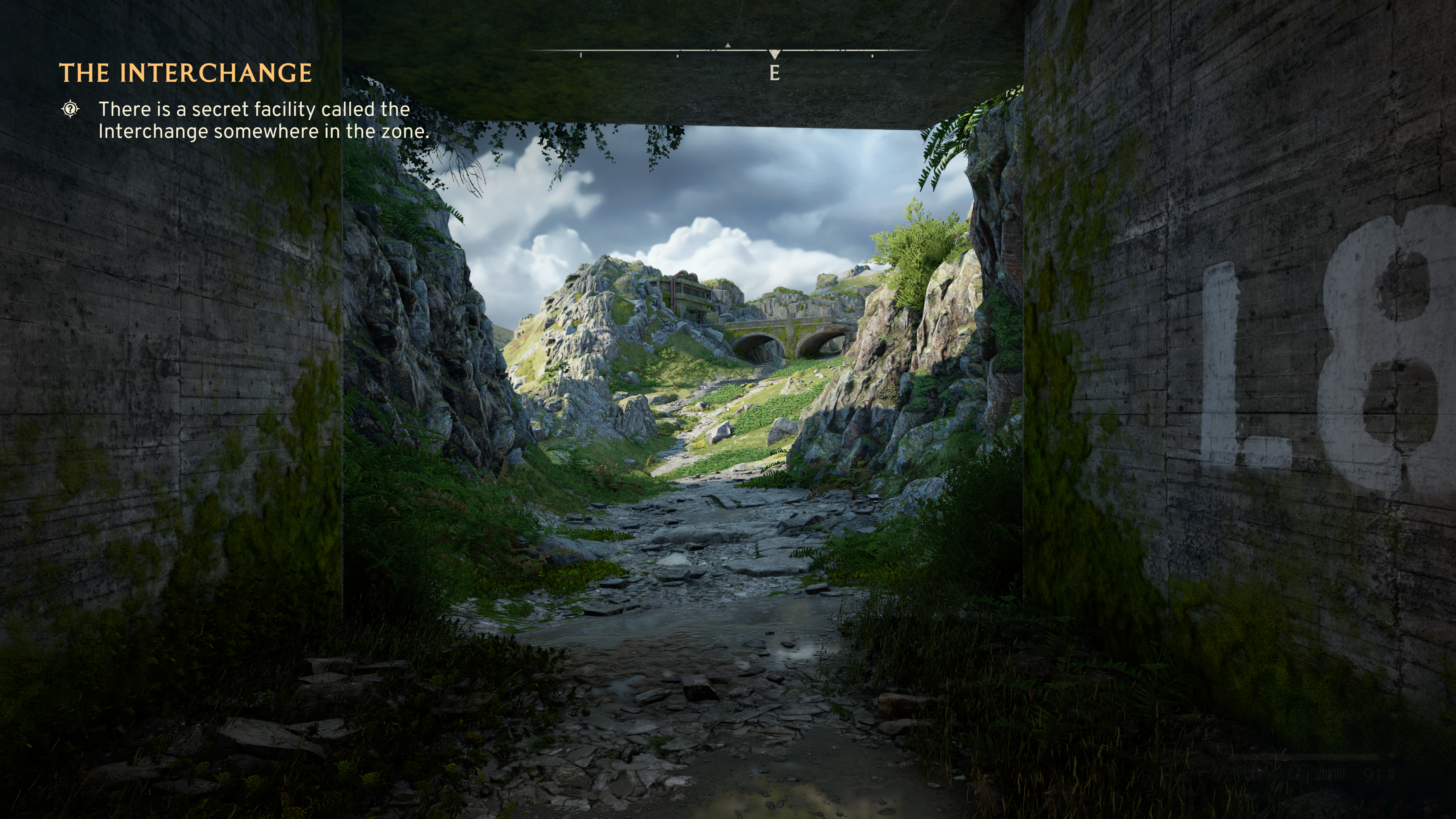
Task: Select The Interchange quest title
Action: (x=185, y=73)
